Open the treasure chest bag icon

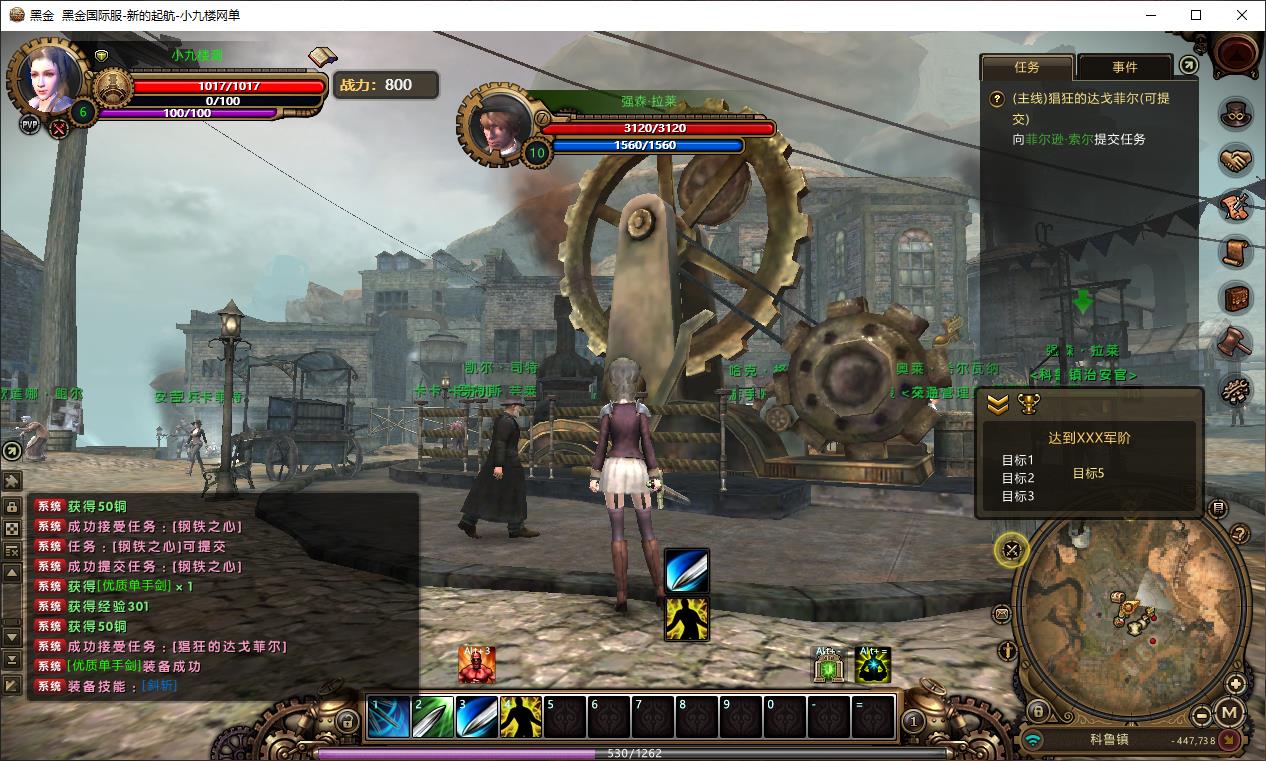tap(1236, 298)
